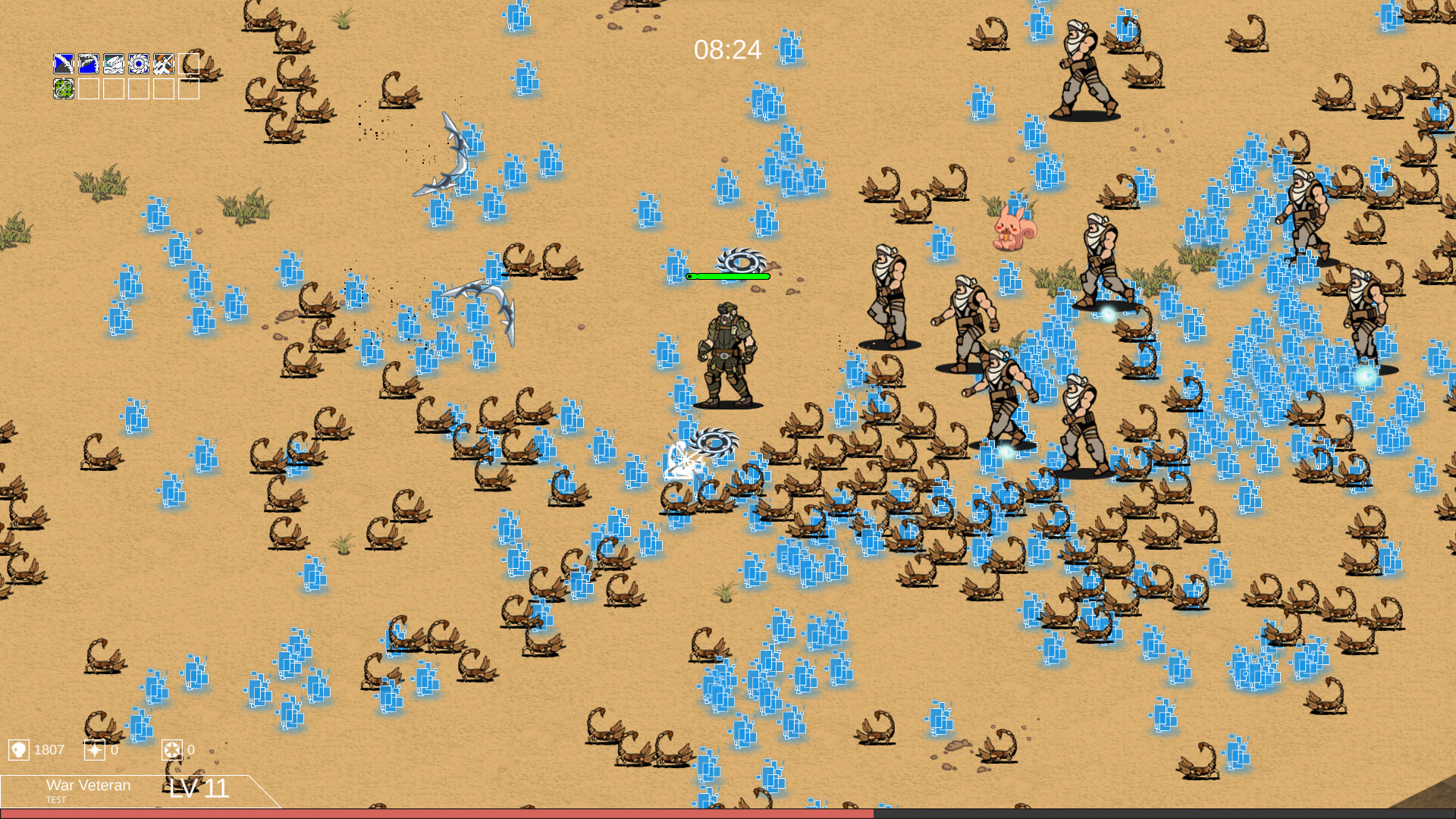
Task: Select the curved sword weapon icon
Action: [64, 64]
